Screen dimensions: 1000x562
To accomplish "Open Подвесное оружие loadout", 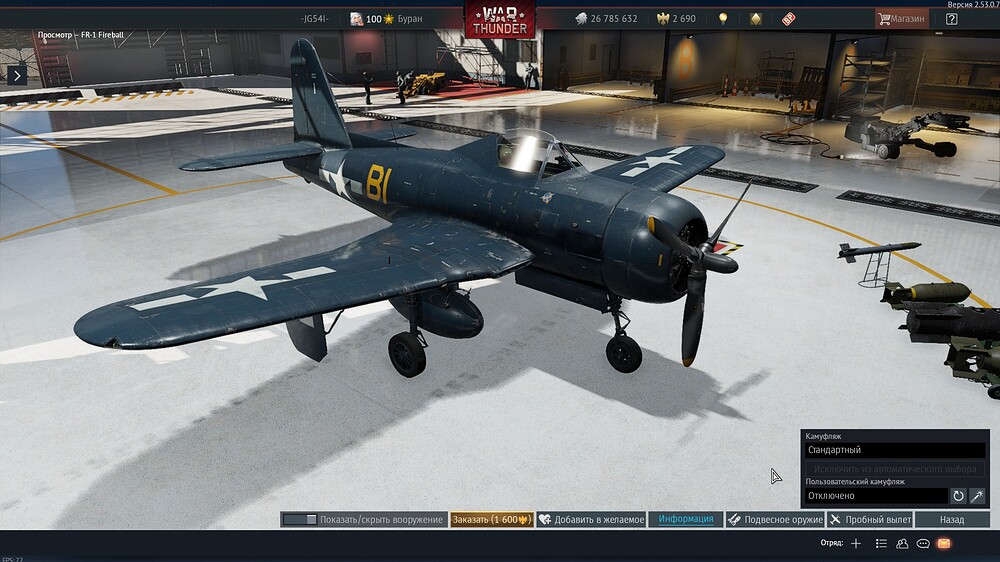I will pyautogui.click(x=774, y=520).
